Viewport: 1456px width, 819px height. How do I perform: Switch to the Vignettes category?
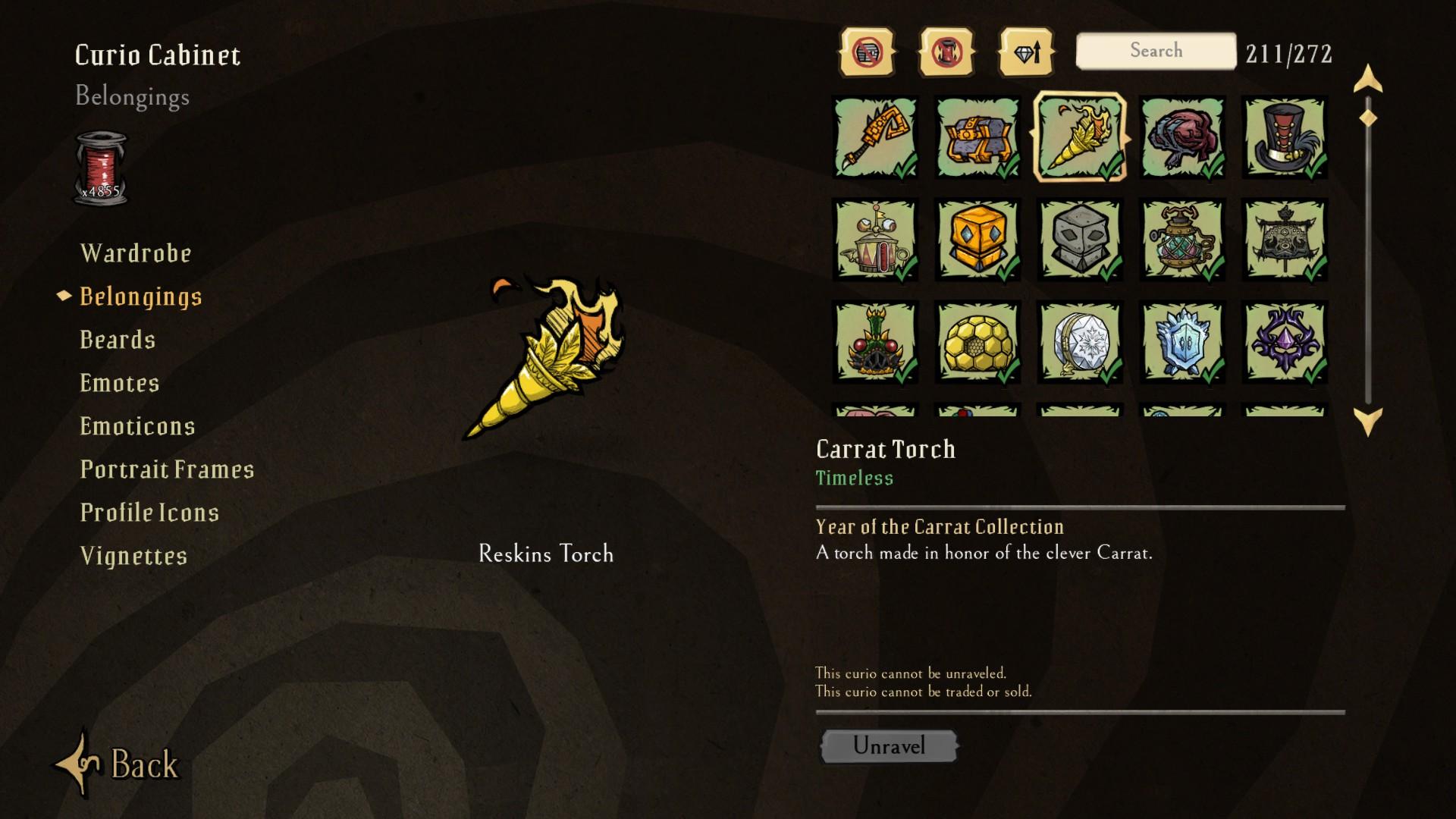(x=133, y=556)
